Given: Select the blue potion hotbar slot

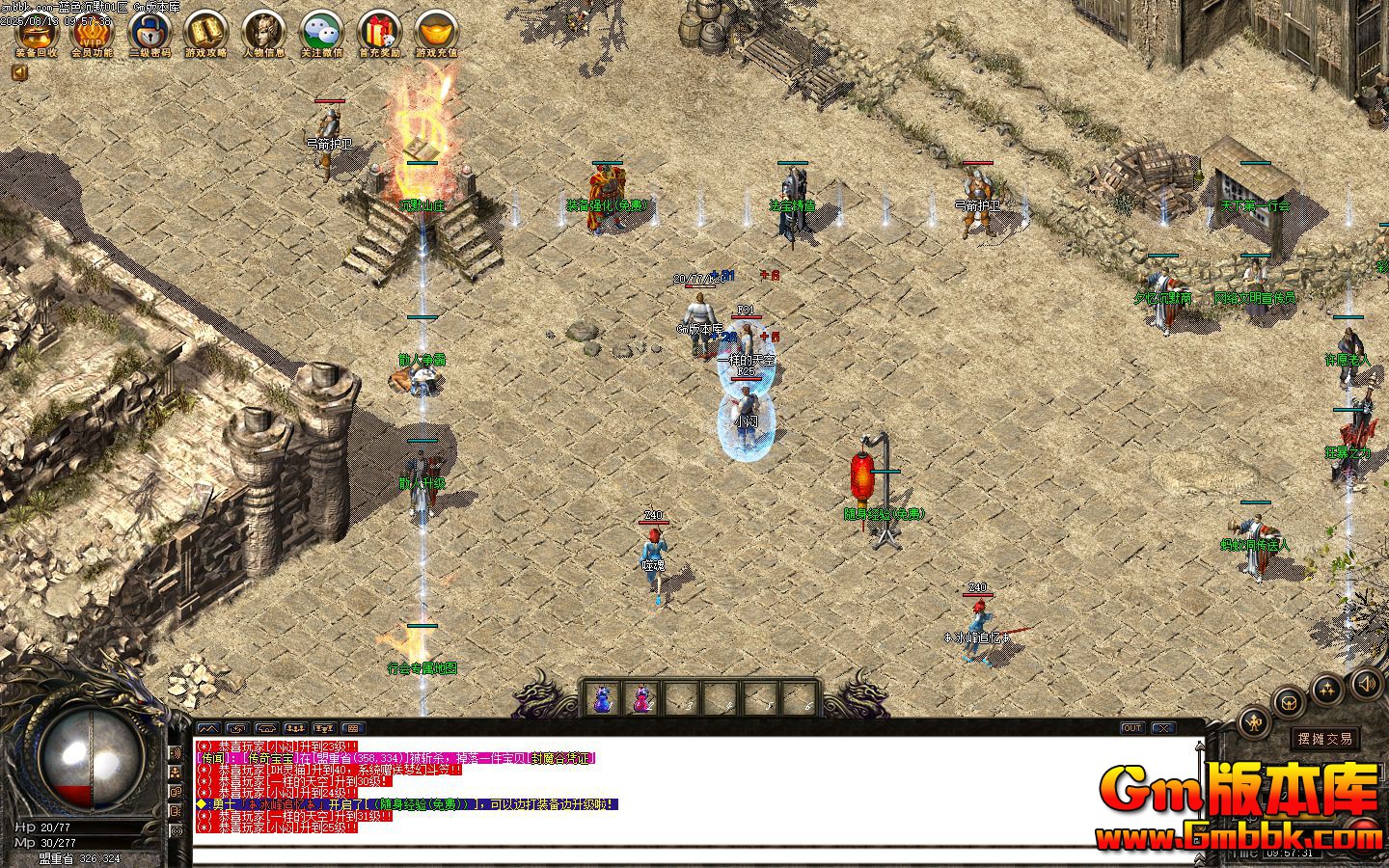Looking at the screenshot, I should (x=603, y=698).
